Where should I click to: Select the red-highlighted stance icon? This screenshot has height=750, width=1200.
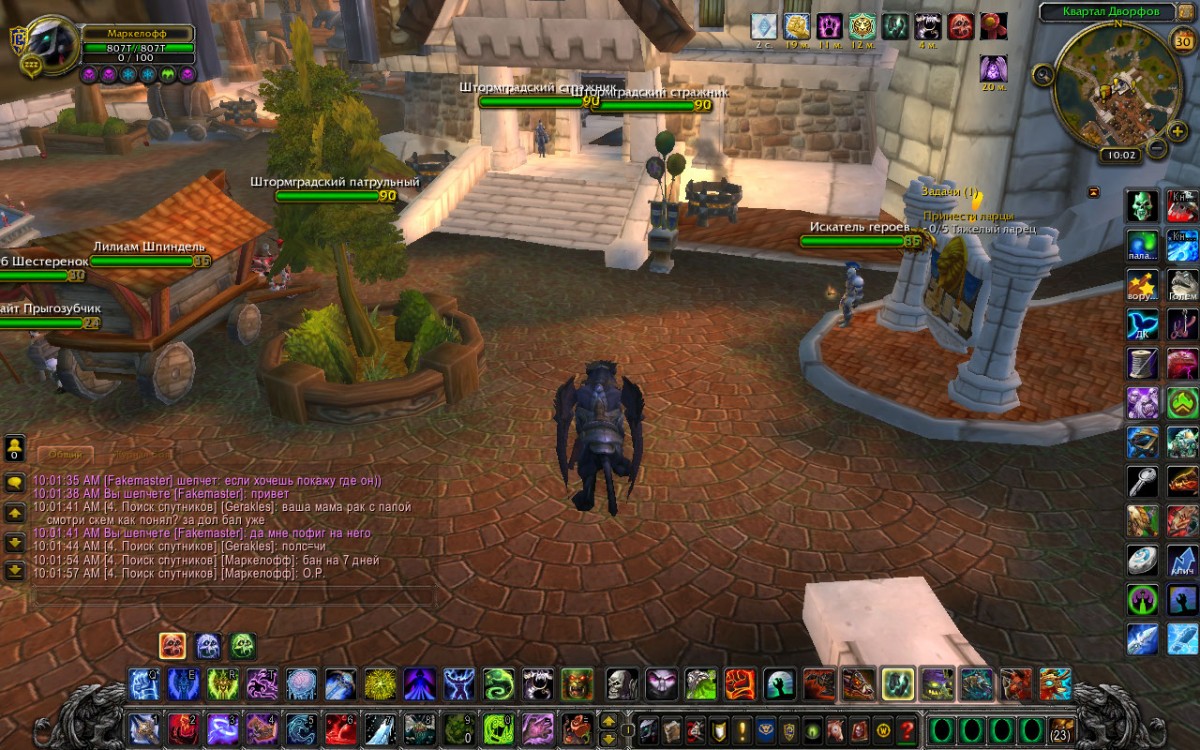tap(172, 646)
